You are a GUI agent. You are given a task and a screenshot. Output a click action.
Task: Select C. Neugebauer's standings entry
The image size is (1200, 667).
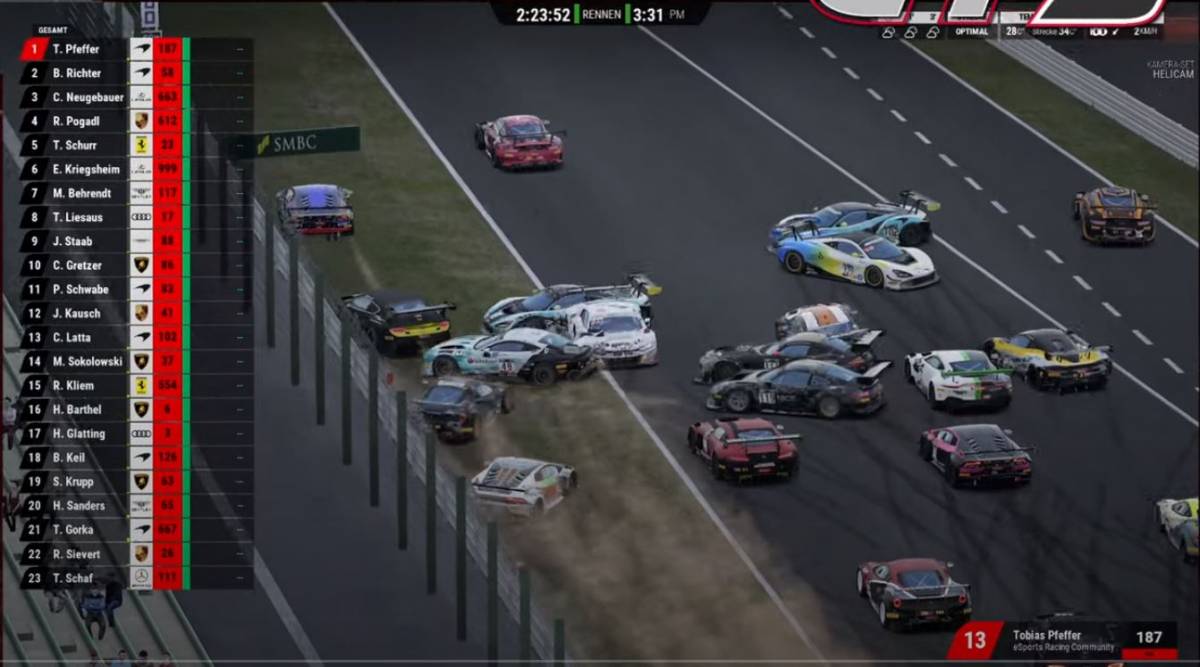tap(86, 97)
